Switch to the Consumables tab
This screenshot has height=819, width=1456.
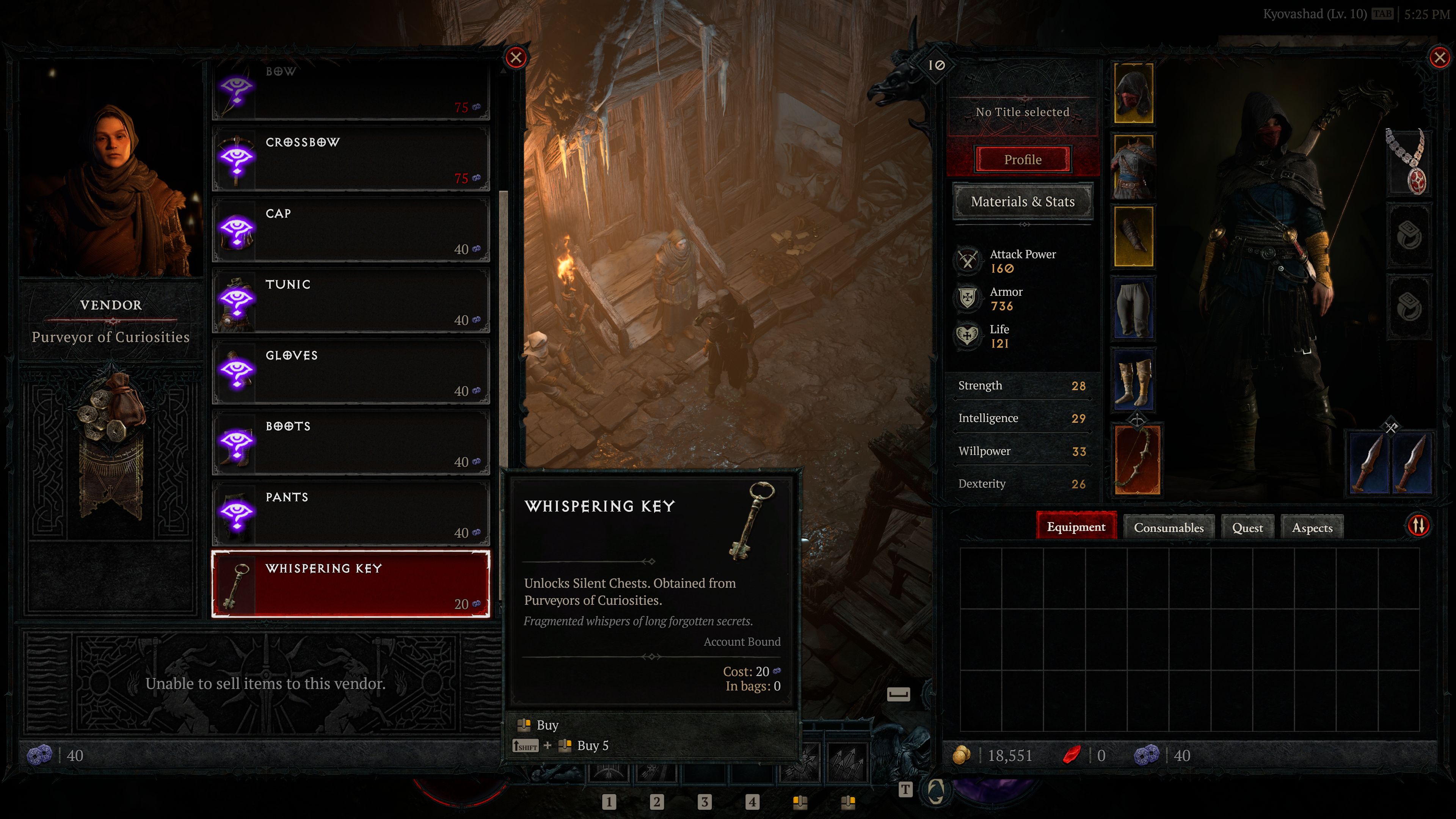click(x=1168, y=527)
